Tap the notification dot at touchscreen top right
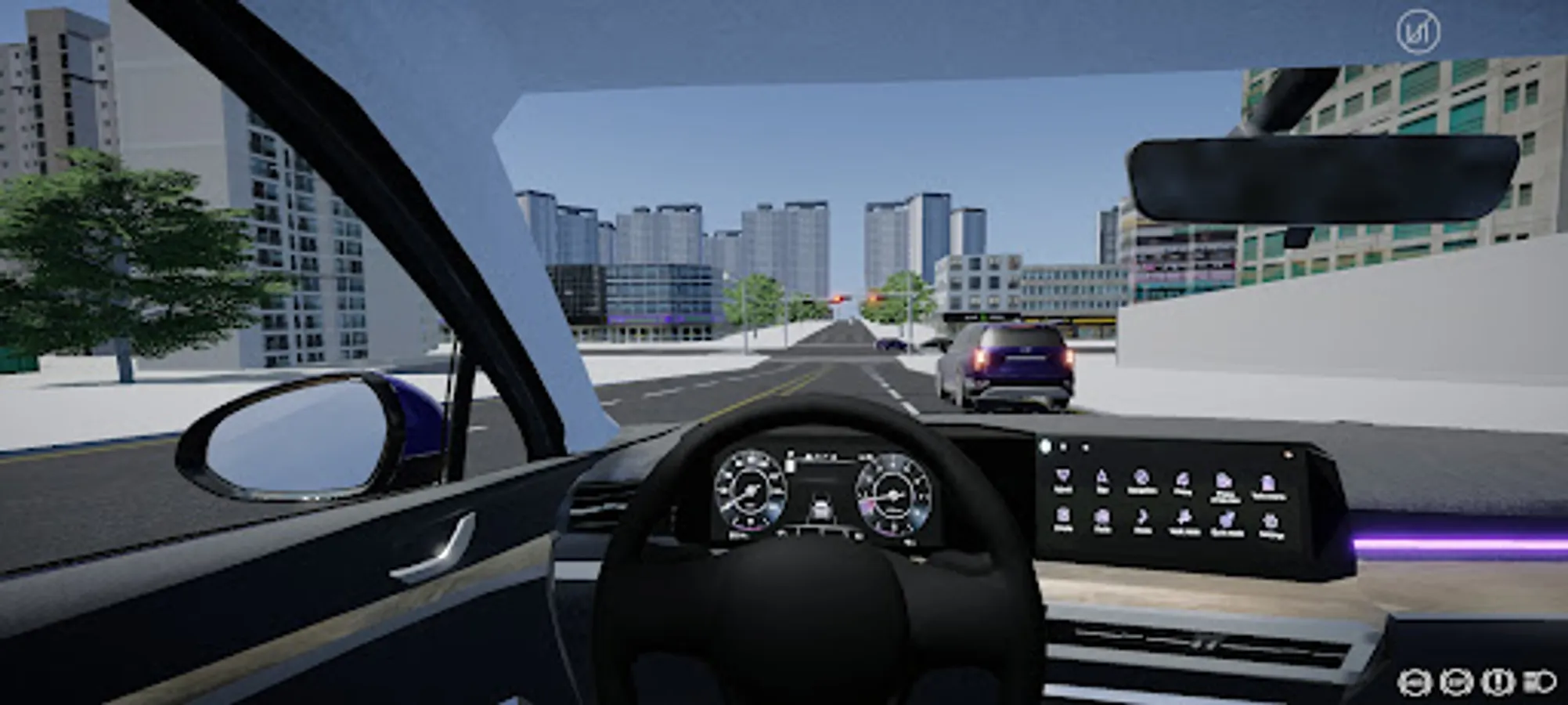Image resolution: width=1568 pixels, height=705 pixels. point(1289,454)
